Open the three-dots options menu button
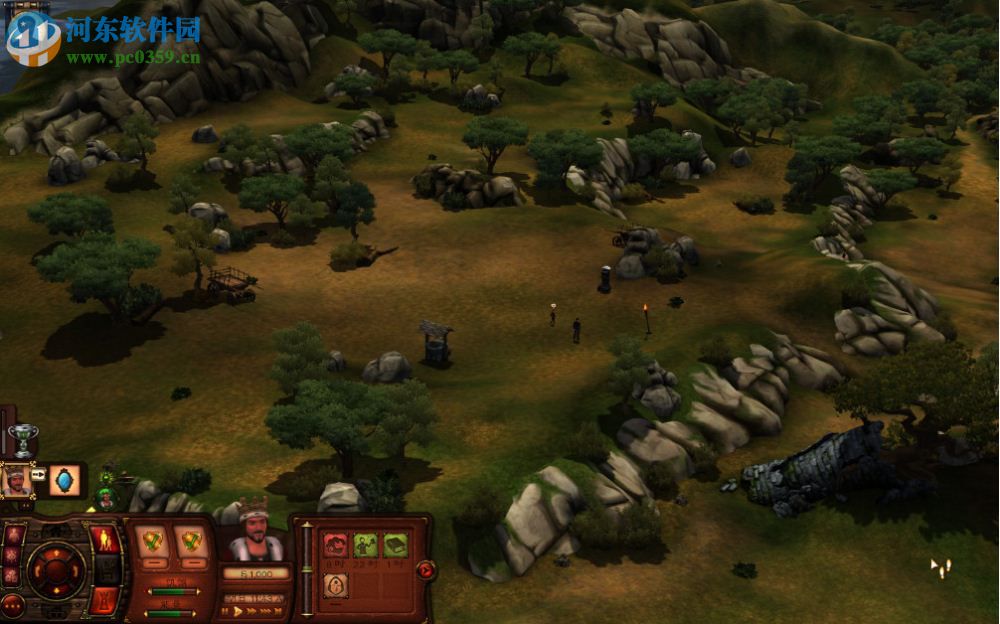The image size is (1000, 624). point(14,604)
